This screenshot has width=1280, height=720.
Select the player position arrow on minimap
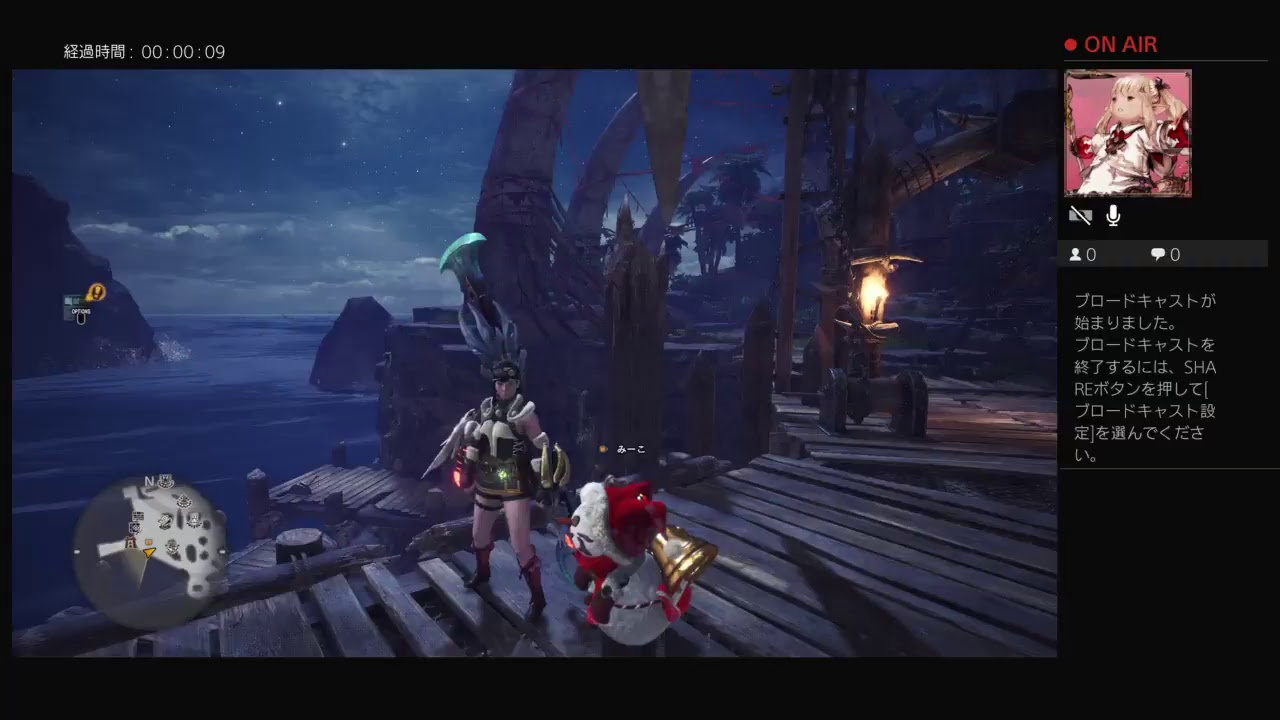click(149, 553)
